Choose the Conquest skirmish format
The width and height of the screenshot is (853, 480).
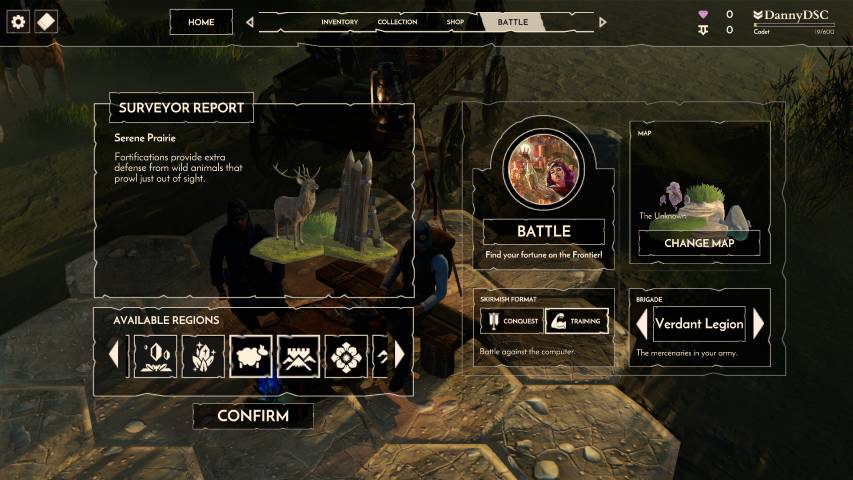pos(511,322)
